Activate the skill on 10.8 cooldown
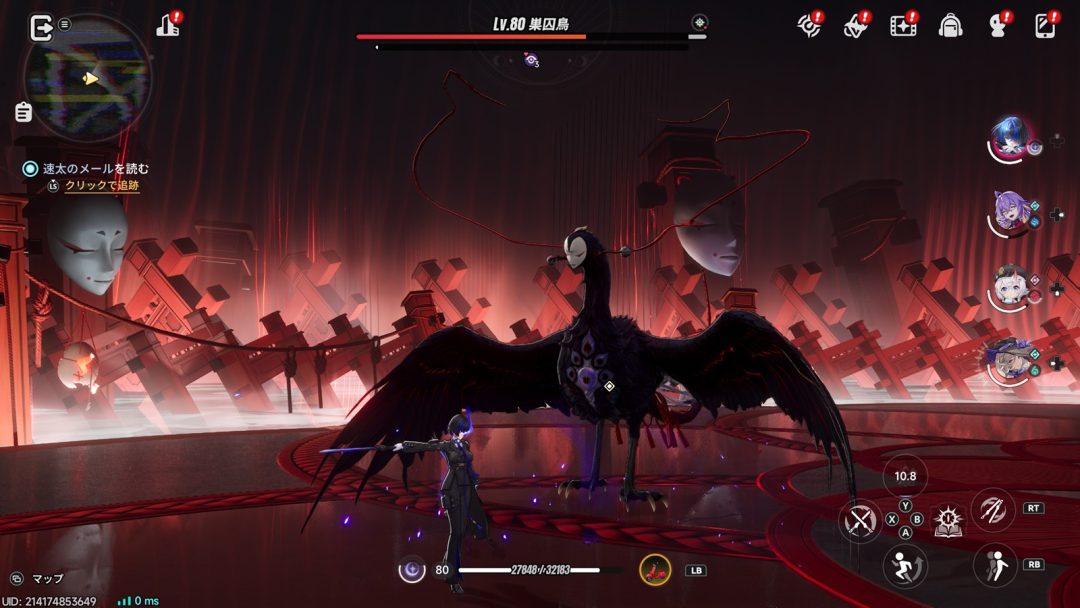The image size is (1080, 608). [x=906, y=477]
